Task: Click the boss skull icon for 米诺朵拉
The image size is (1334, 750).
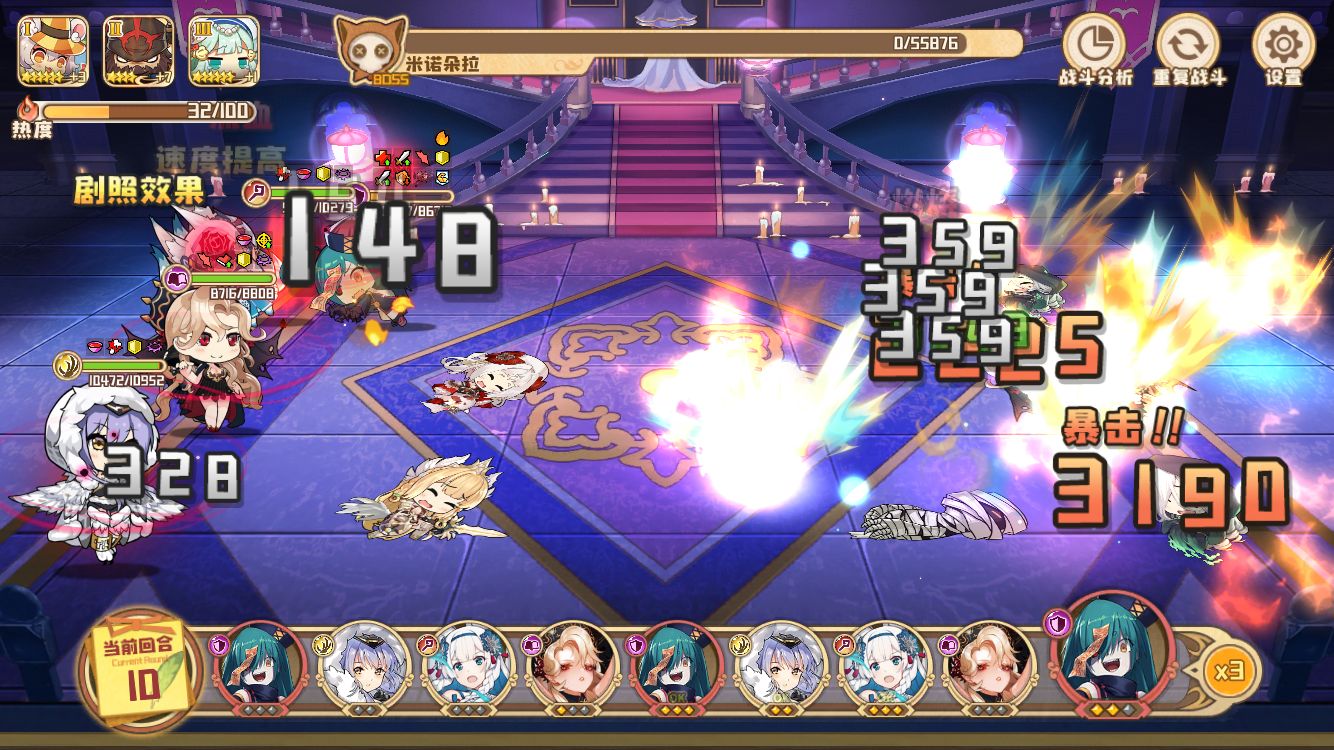Action: point(371,50)
